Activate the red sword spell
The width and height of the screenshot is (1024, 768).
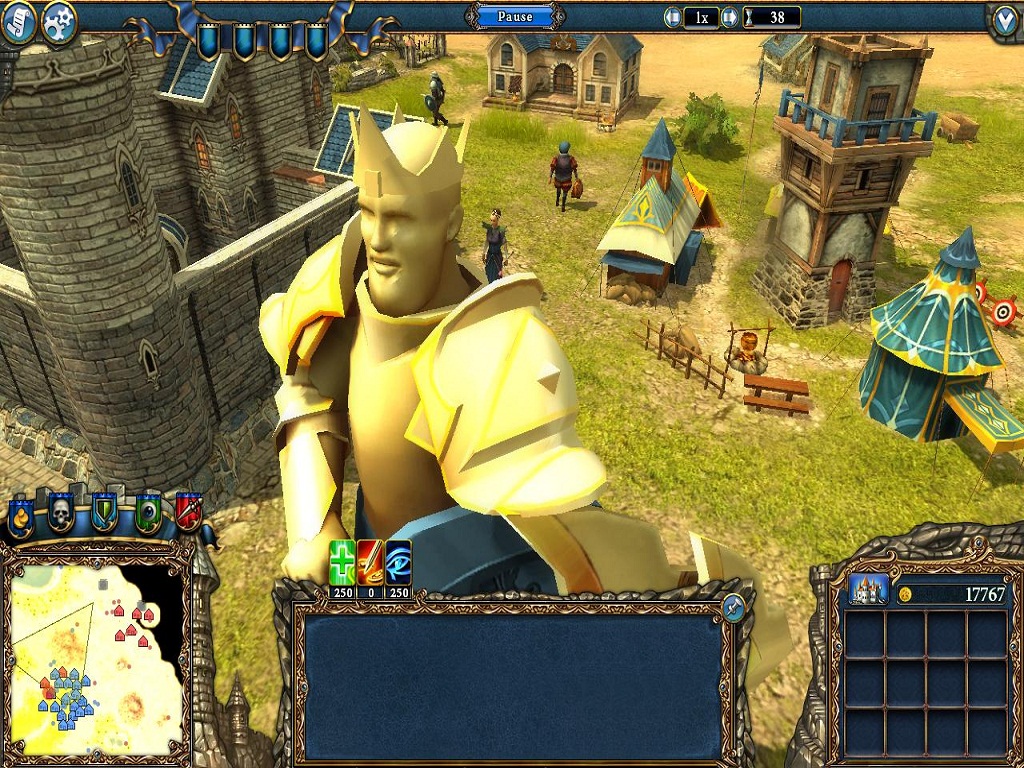(x=370, y=563)
